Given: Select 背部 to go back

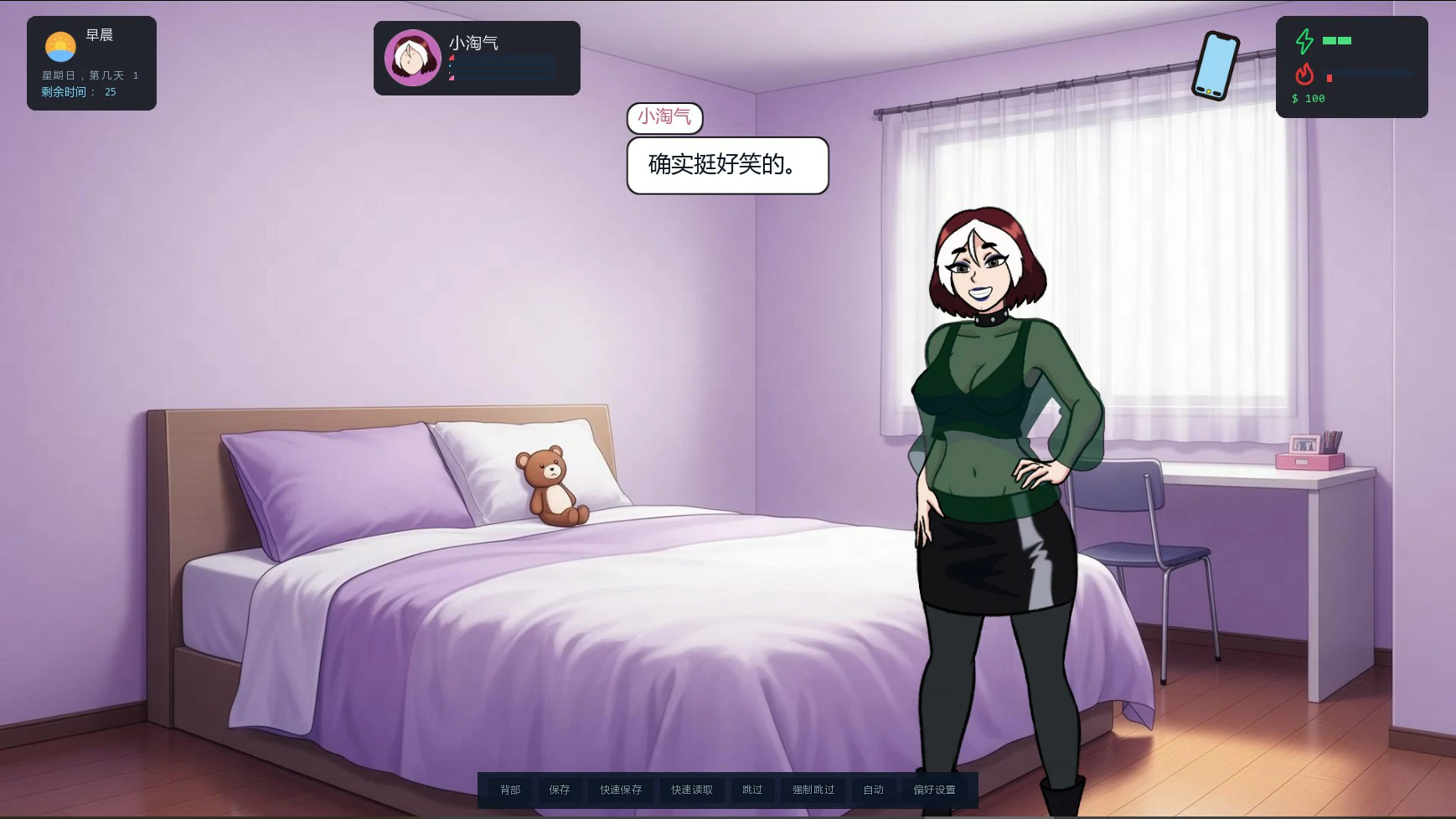Looking at the screenshot, I should pos(512,789).
